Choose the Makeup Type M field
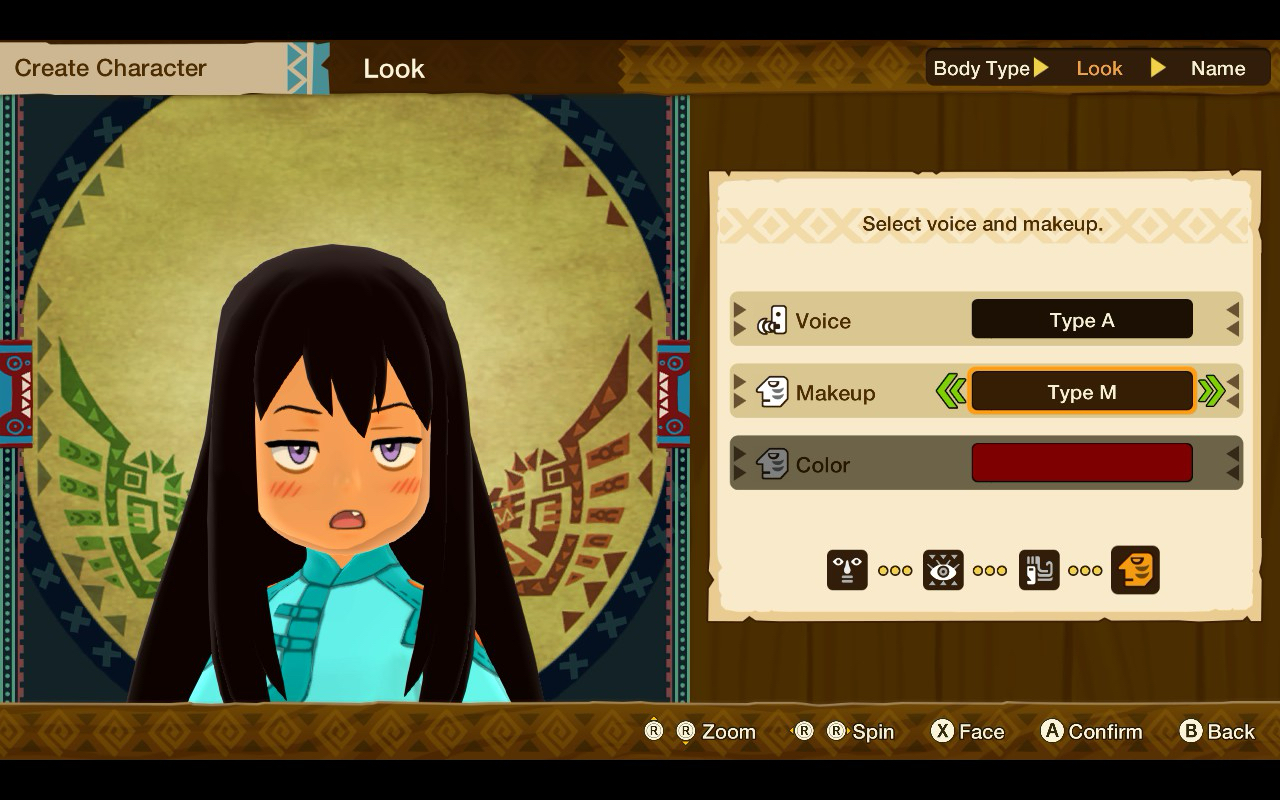Image resolution: width=1280 pixels, height=800 pixels. pyautogui.click(x=1081, y=392)
